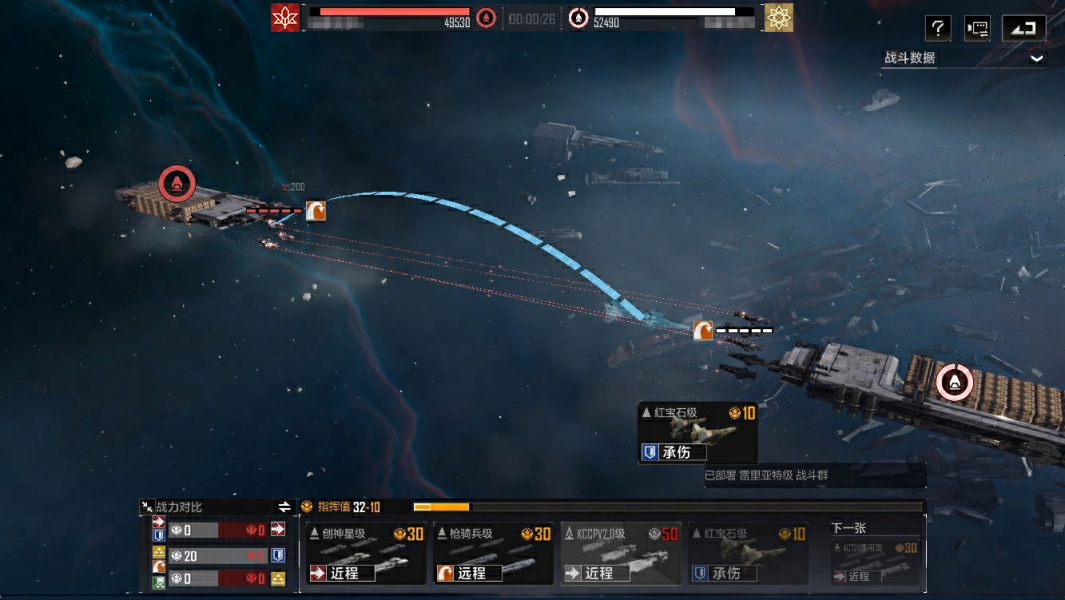Viewport: 1065px width, 600px height.
Task: Select the red enemy base marker
Action: (177, 183)
